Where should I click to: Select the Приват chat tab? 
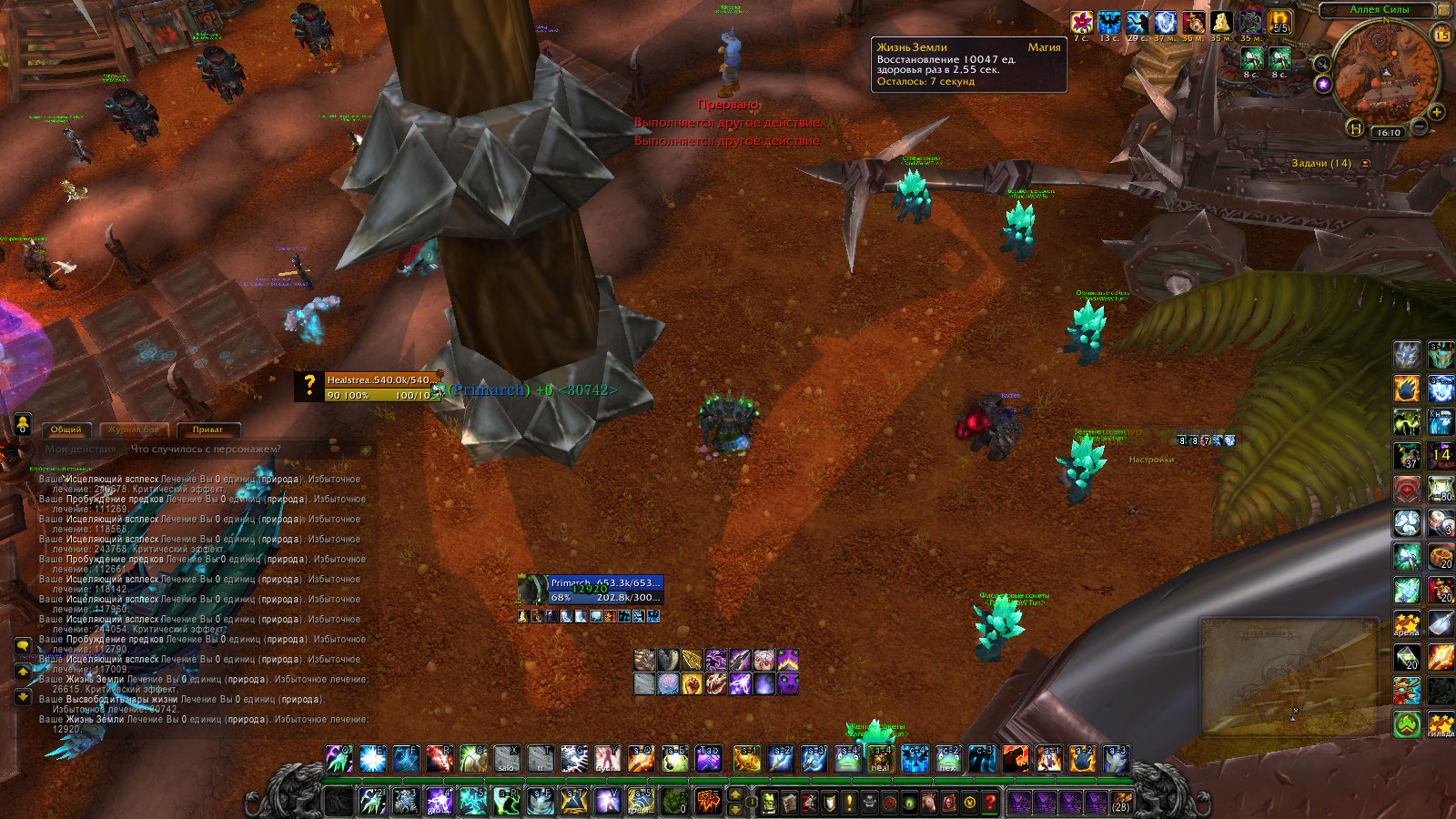(207, 430)
